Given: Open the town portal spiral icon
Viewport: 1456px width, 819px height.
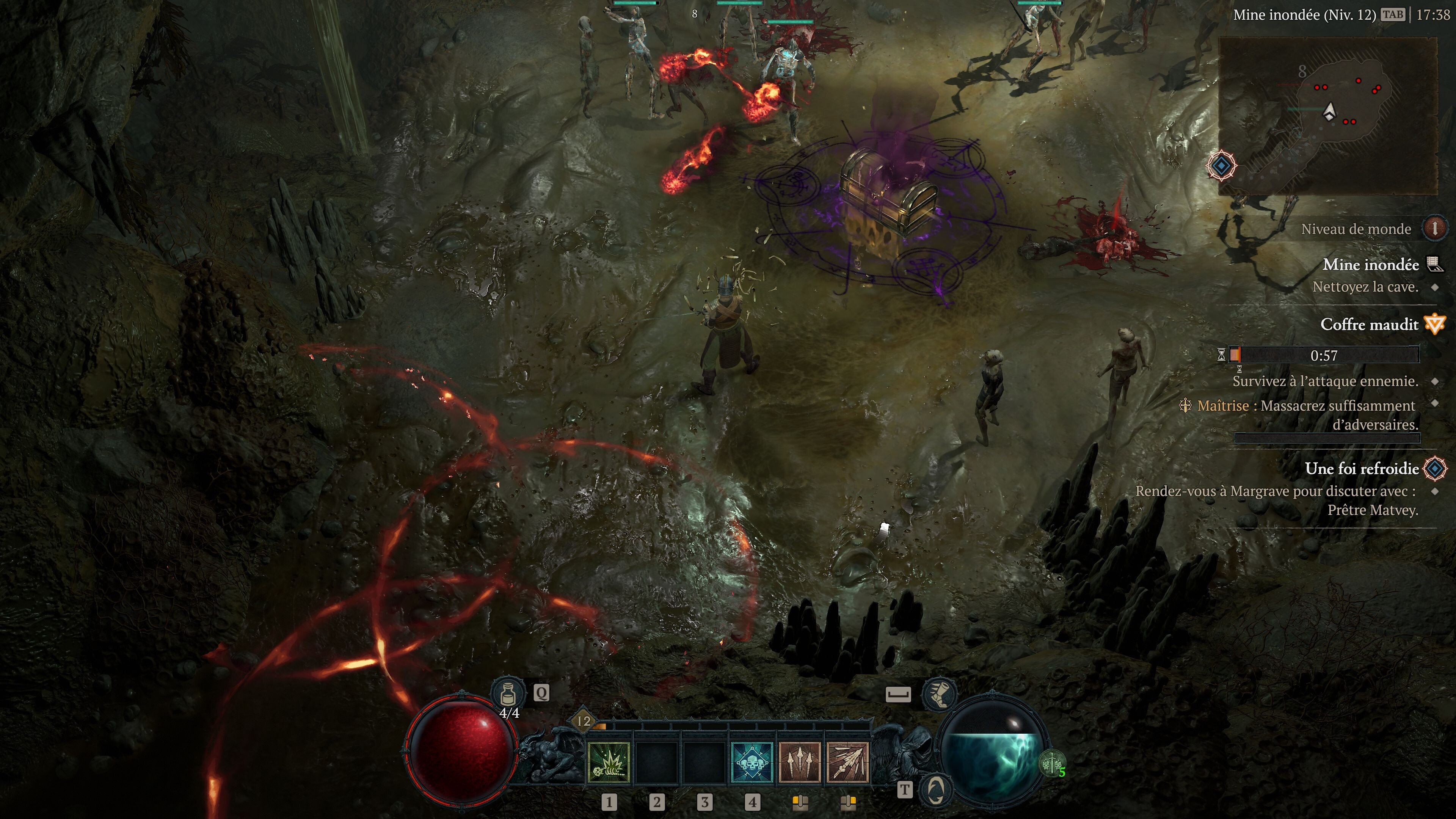Looking at the screenshot, I should point(937,789).
